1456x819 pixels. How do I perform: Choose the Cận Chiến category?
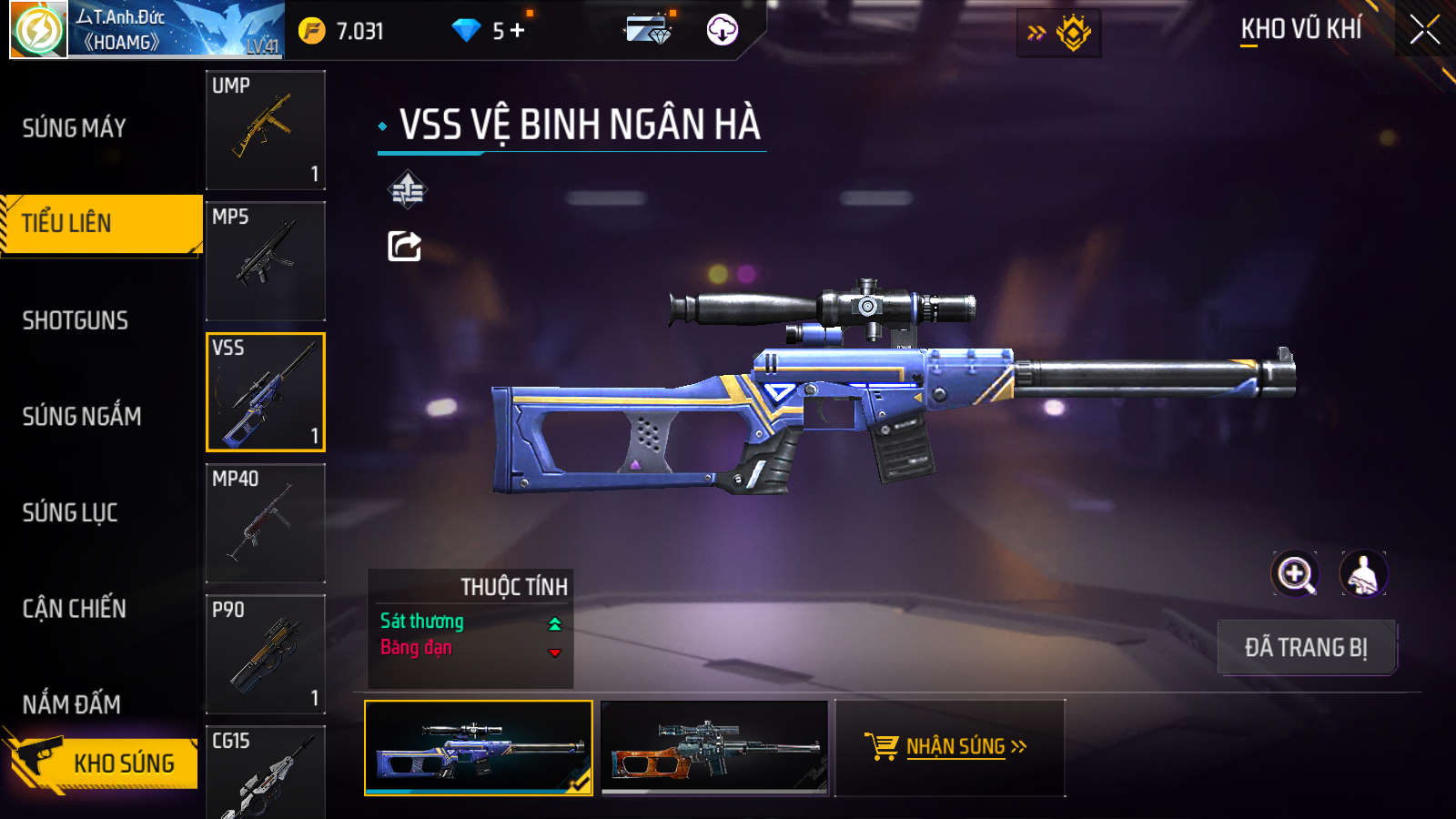75,609
